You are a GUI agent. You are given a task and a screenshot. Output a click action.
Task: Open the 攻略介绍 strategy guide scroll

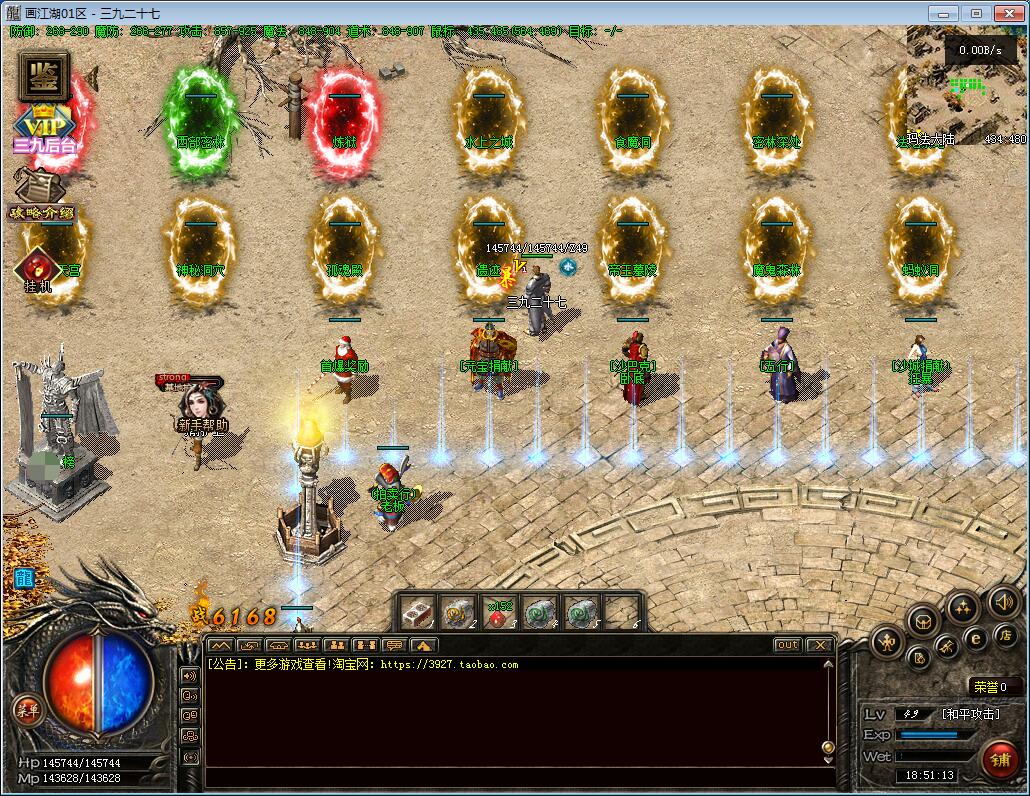(40, 195)
